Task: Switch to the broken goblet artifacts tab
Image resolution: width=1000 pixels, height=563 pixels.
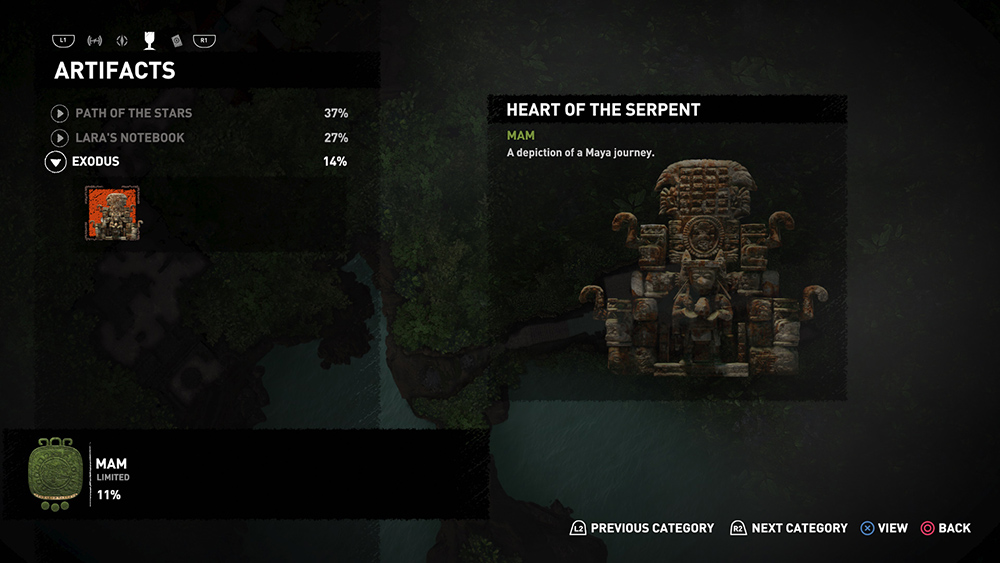Action: pos(149,41)
